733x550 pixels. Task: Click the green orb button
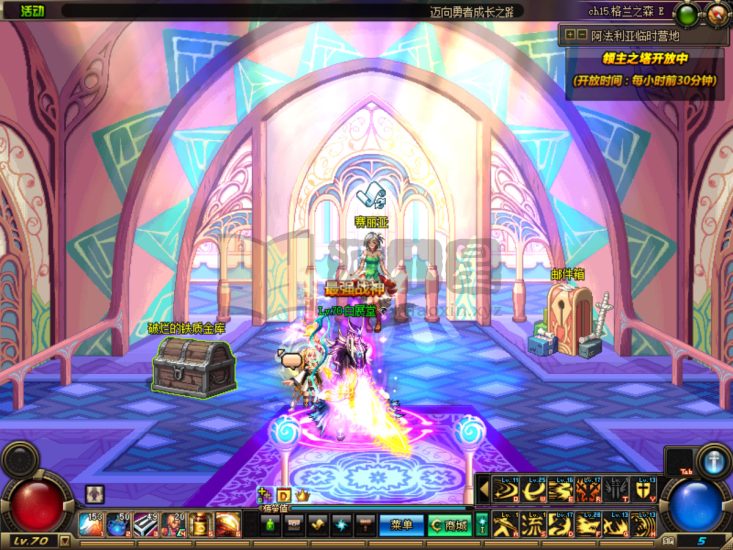688,14
